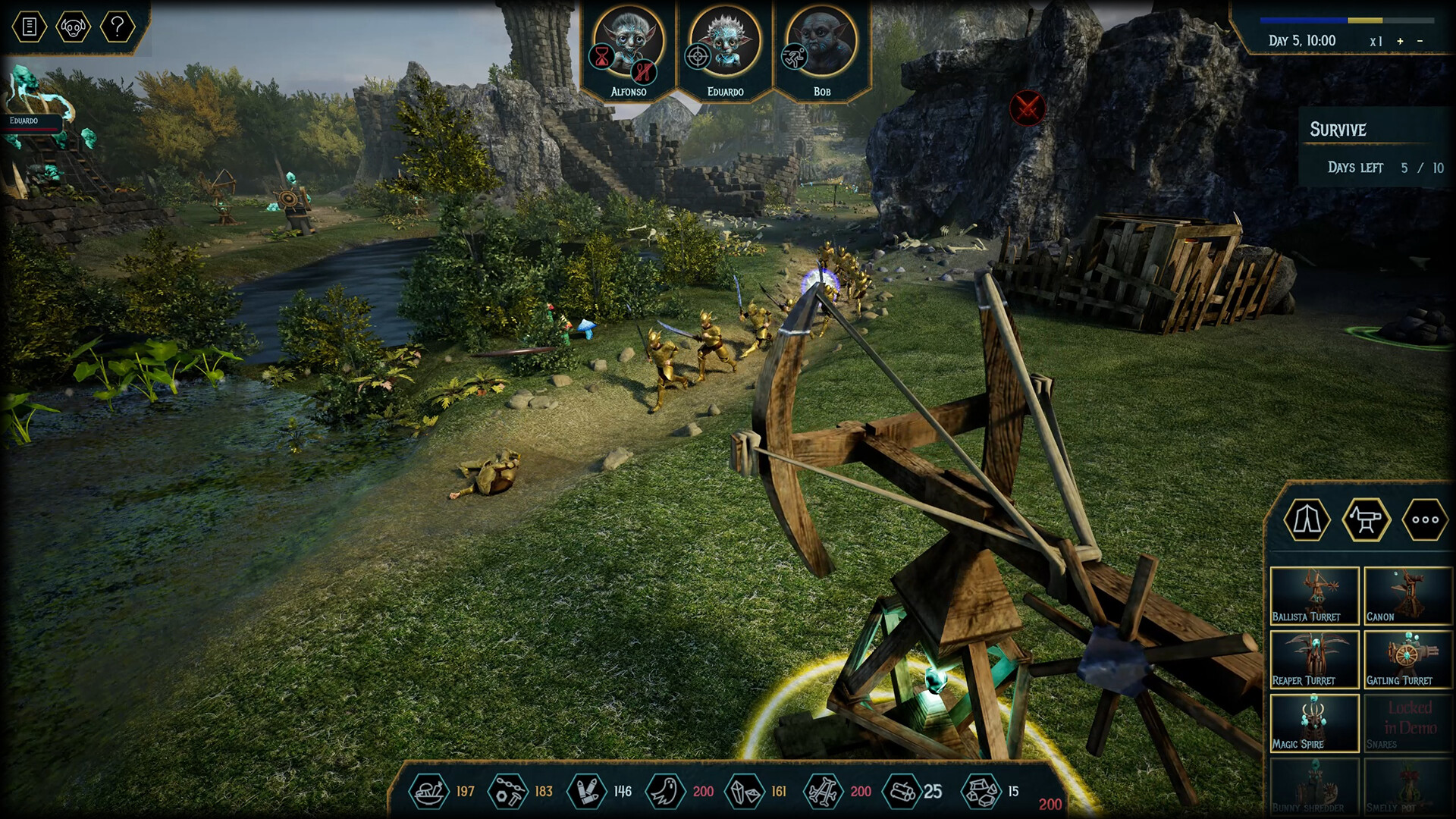
Task: Click the red crossed swords attack marker
Action: coord(1028,108)
